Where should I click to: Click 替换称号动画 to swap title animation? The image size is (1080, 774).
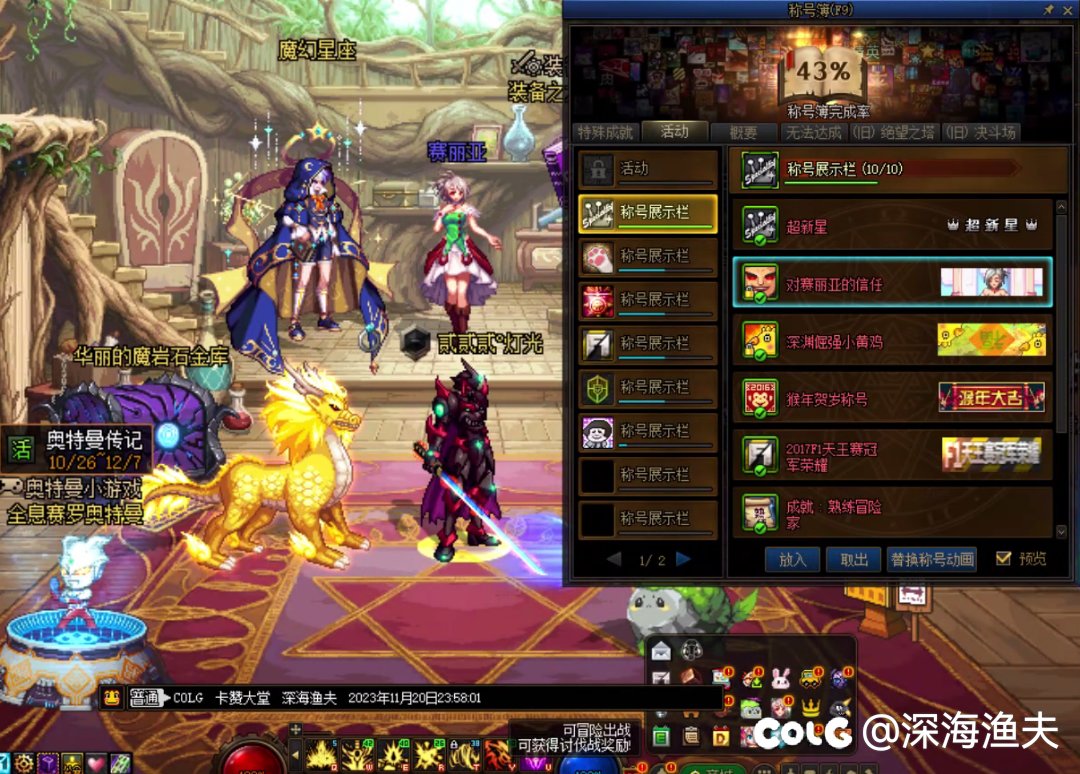[931, 560]
